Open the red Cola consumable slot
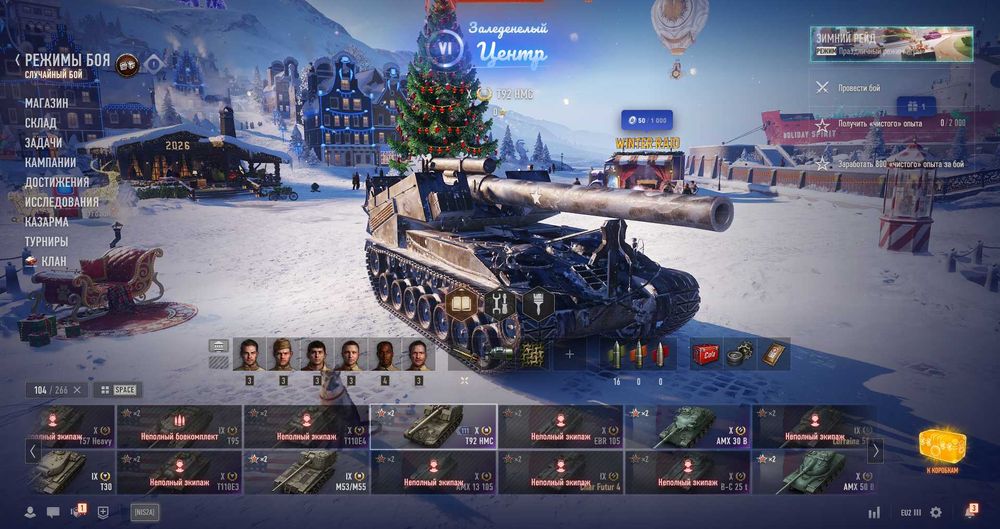Viewport: 1000px width, 529px height. click(705, 354)
